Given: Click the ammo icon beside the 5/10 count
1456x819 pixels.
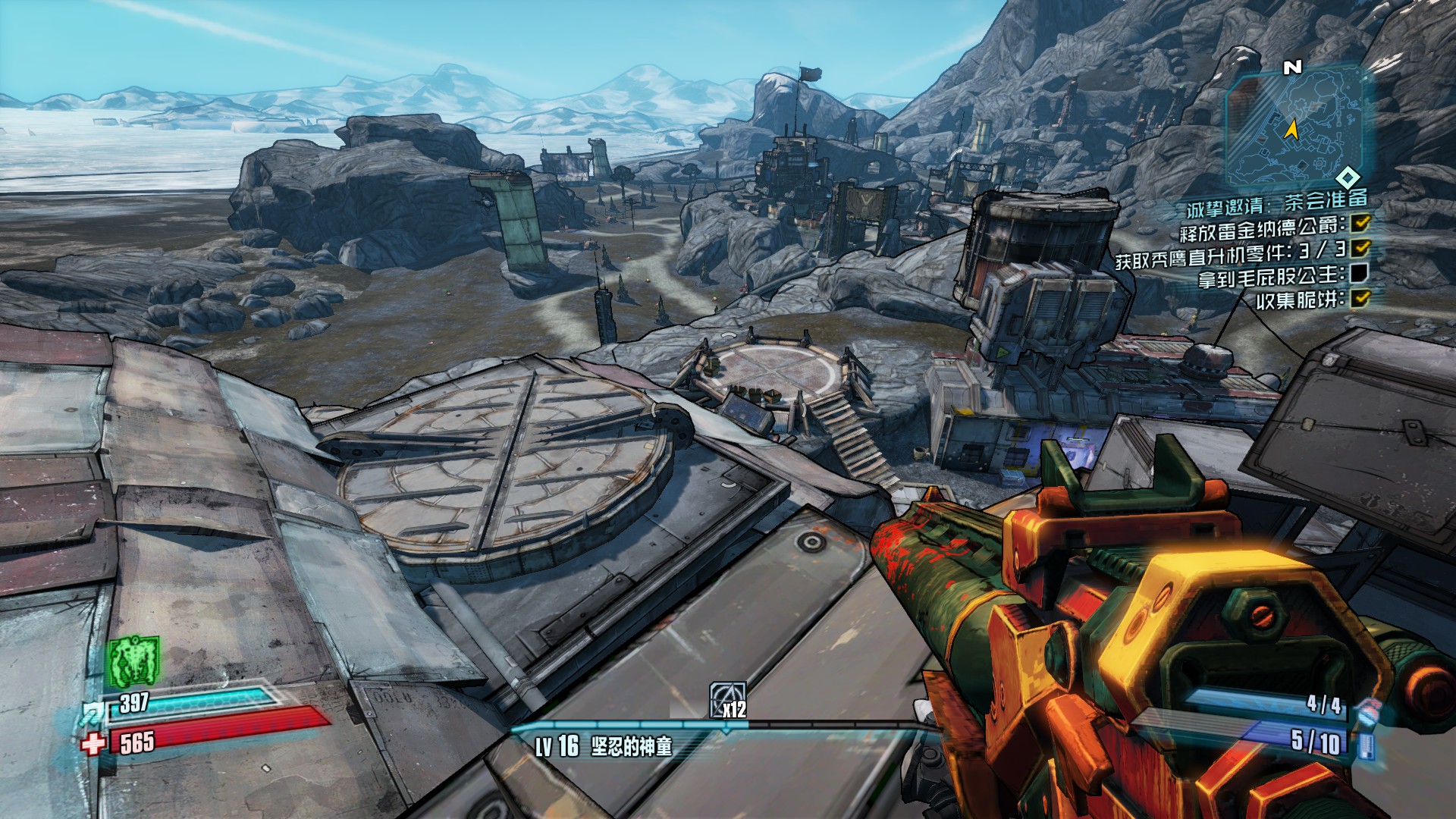Looking at the screenshot, I should coord(1366,744).
